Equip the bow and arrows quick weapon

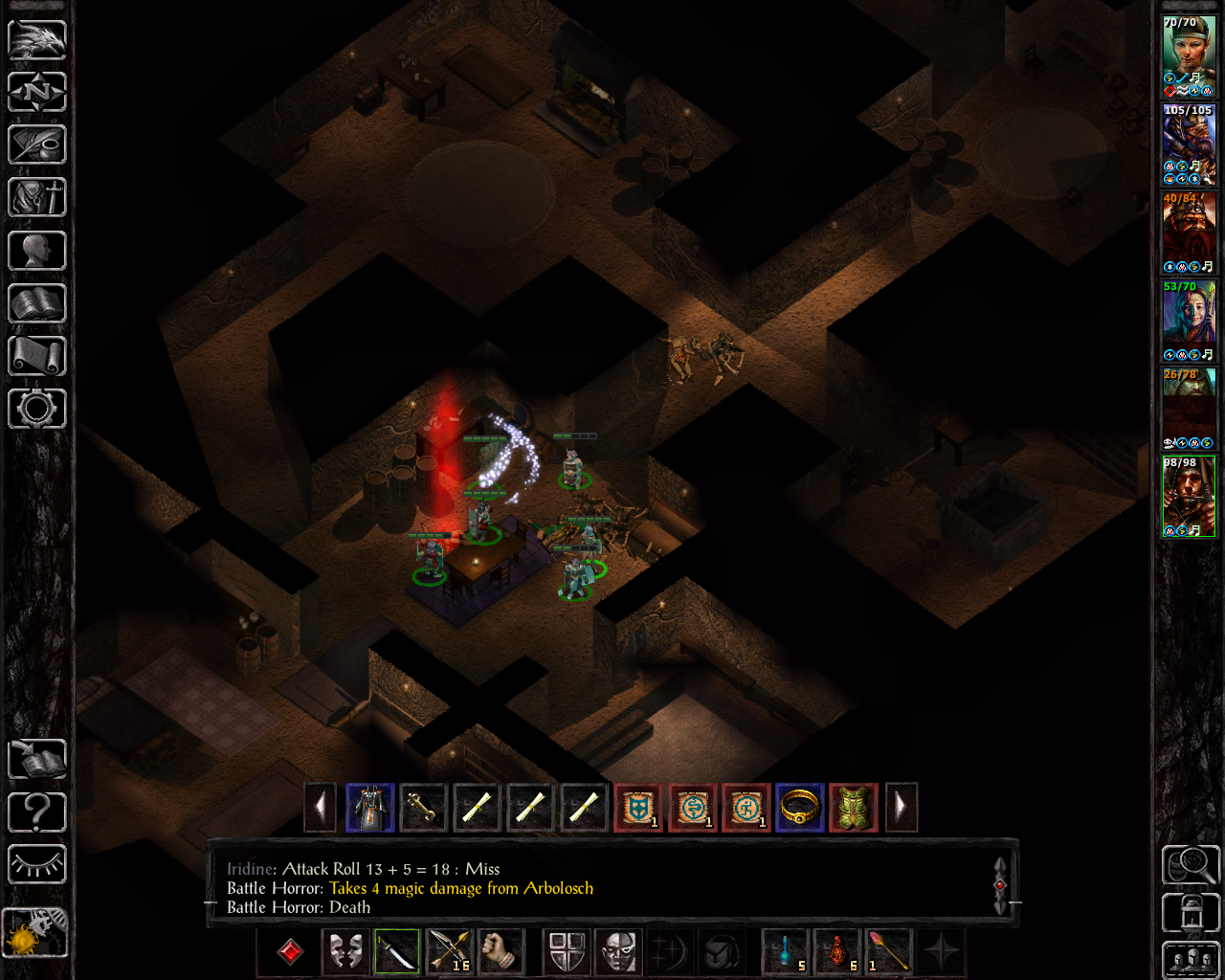point(449,952)
